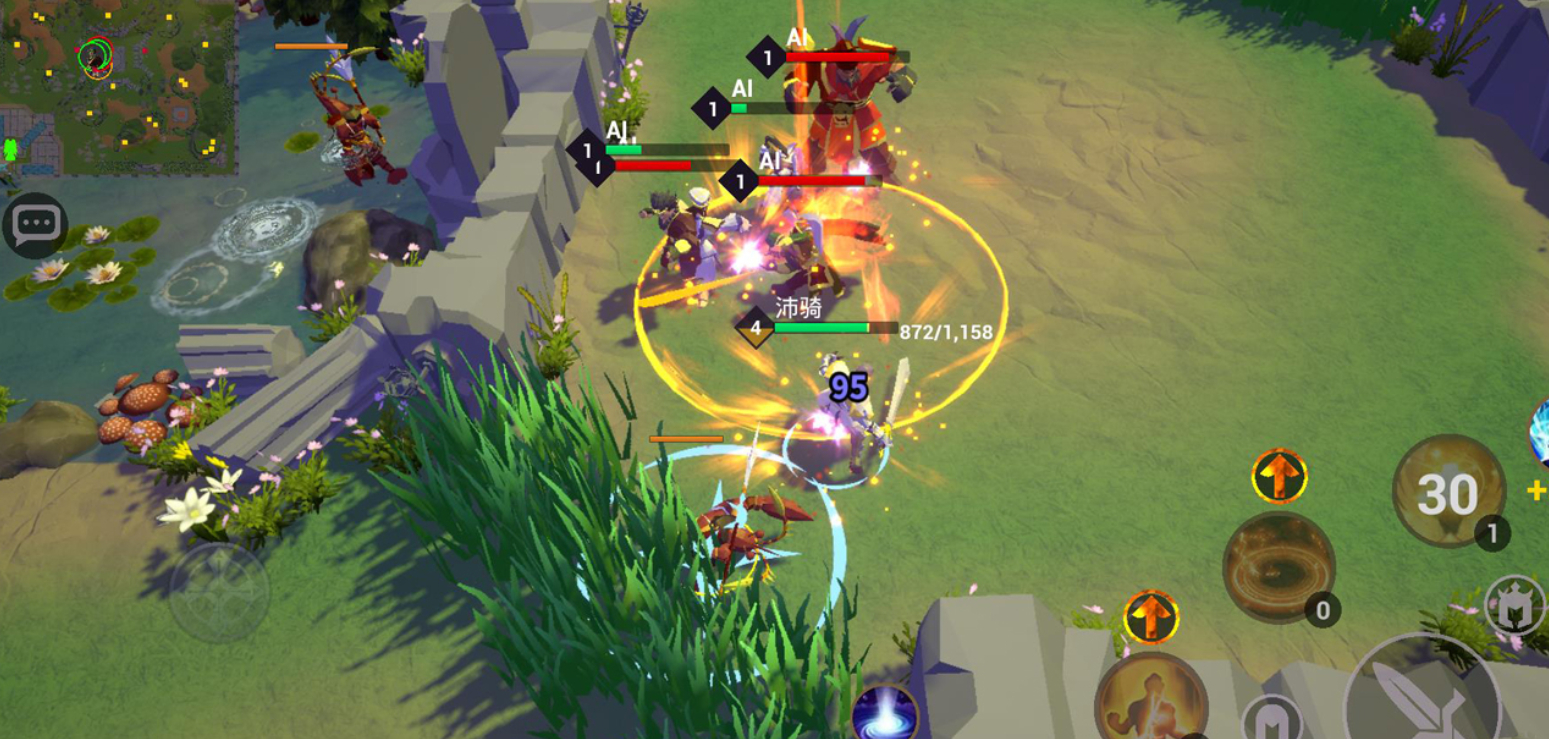Click the yellow plus icon
Viewport: 1549px width, 739px height.
click(x=1537, y=490)
